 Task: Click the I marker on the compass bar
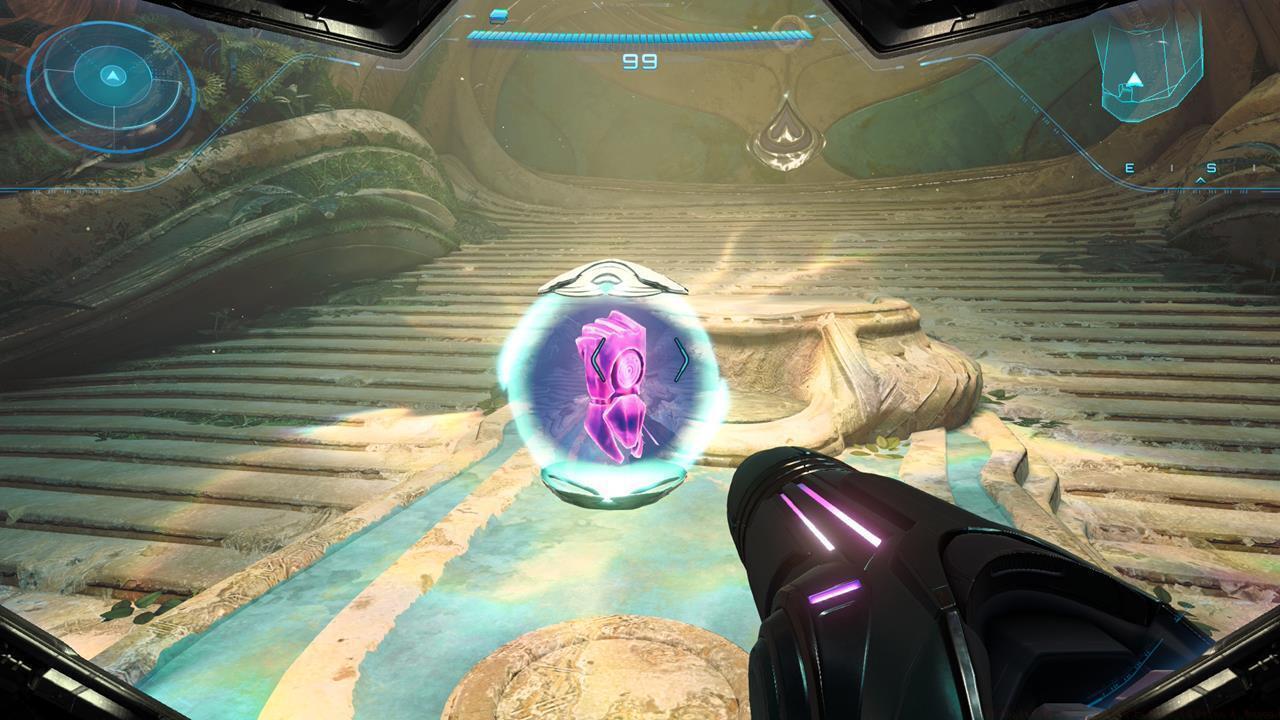(1170, 167)
